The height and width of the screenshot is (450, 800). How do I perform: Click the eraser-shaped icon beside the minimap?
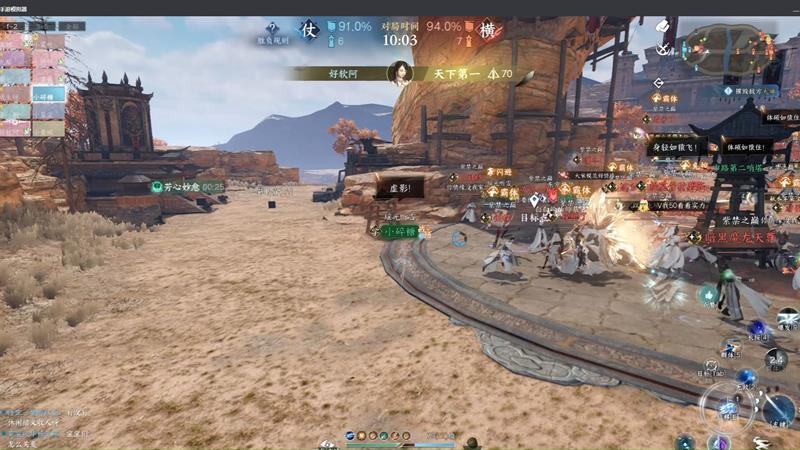click(662, 24)
